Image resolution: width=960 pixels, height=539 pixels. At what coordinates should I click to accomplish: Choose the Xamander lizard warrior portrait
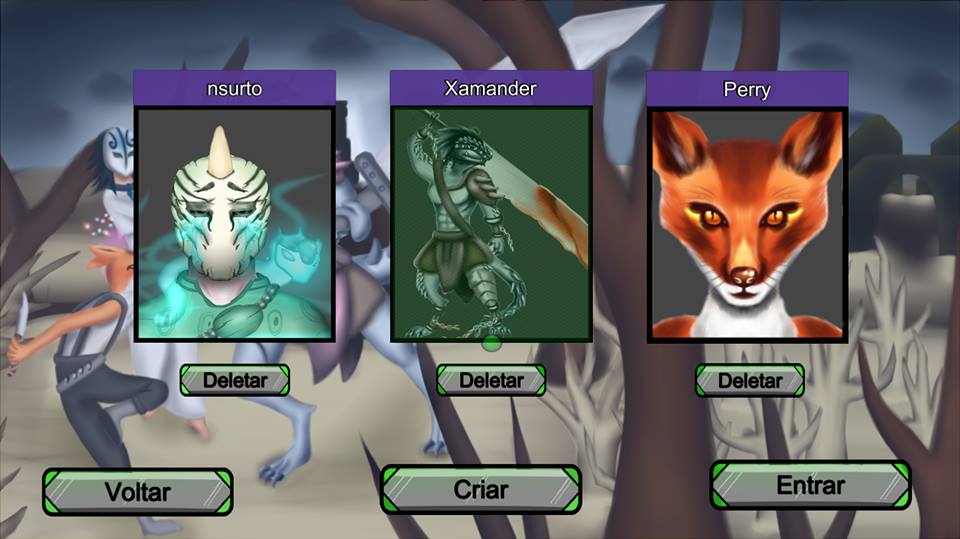tap(491, 224)
